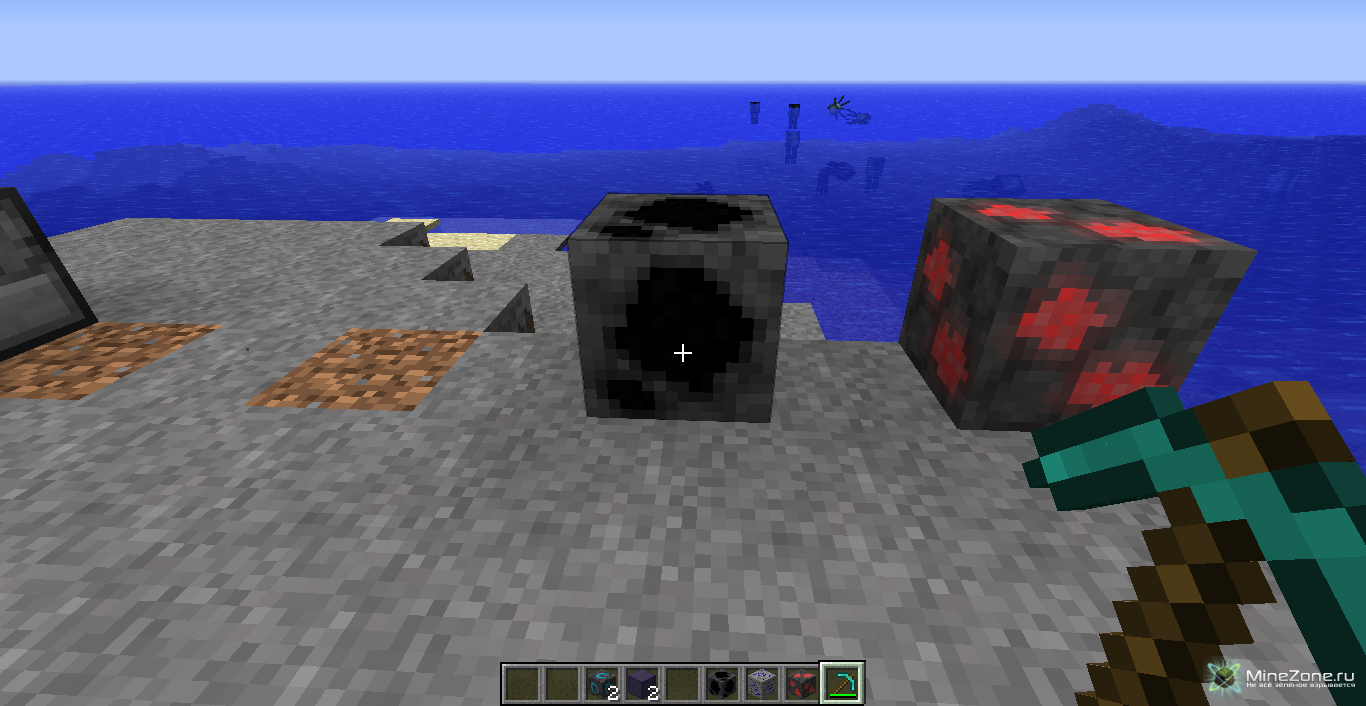The height and width of the screenshot is (706, 1366).
Task: Select the blue-speckled gray ore slot
Action: click(x=762, y=684)
